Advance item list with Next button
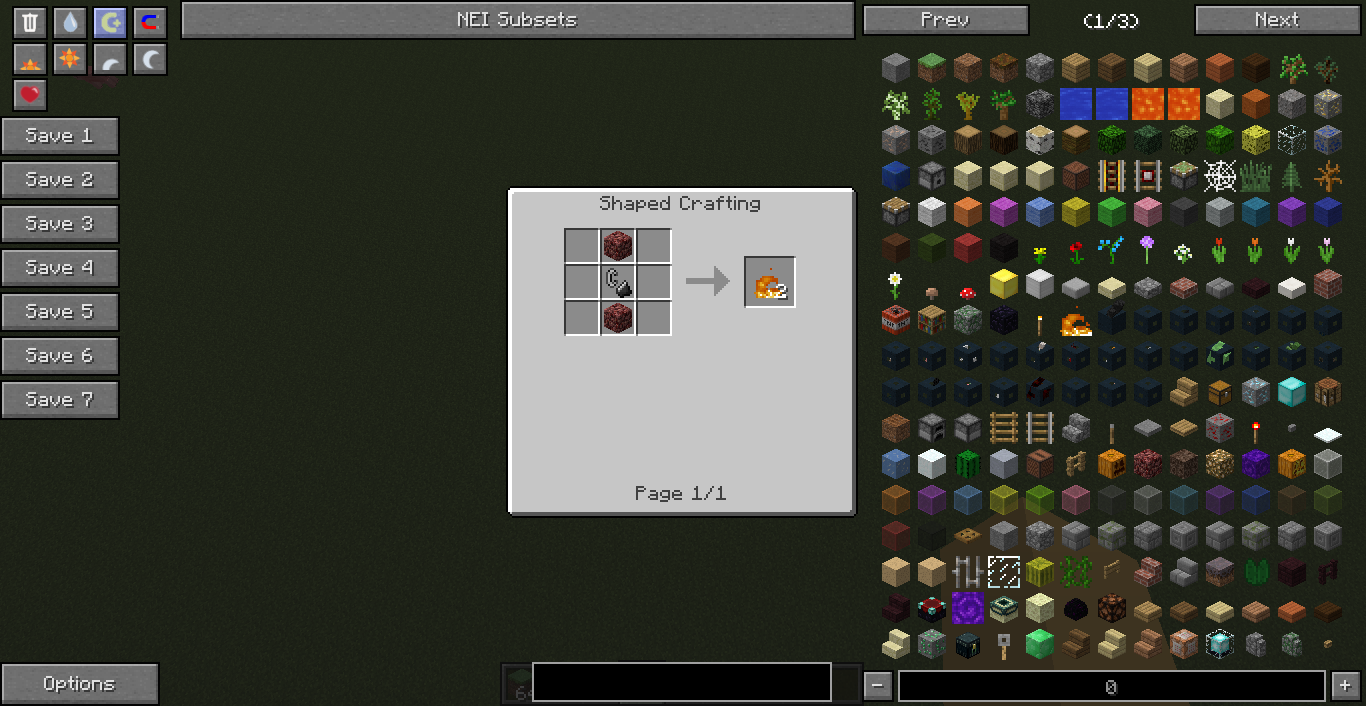The image size is (1366, 706). (x=1277, y=20)
